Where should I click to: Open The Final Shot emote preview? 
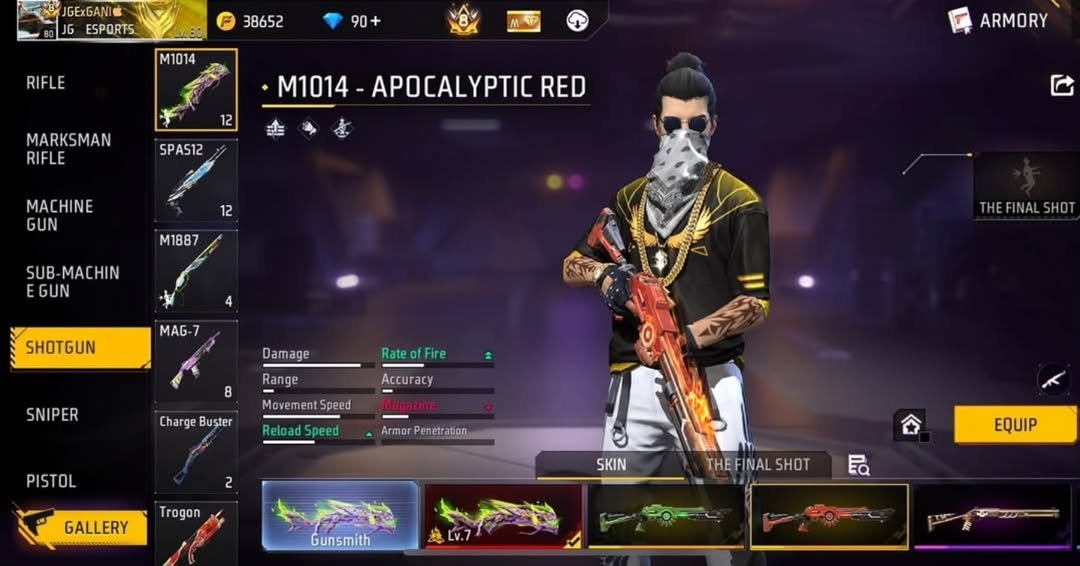click(1026, 186)
